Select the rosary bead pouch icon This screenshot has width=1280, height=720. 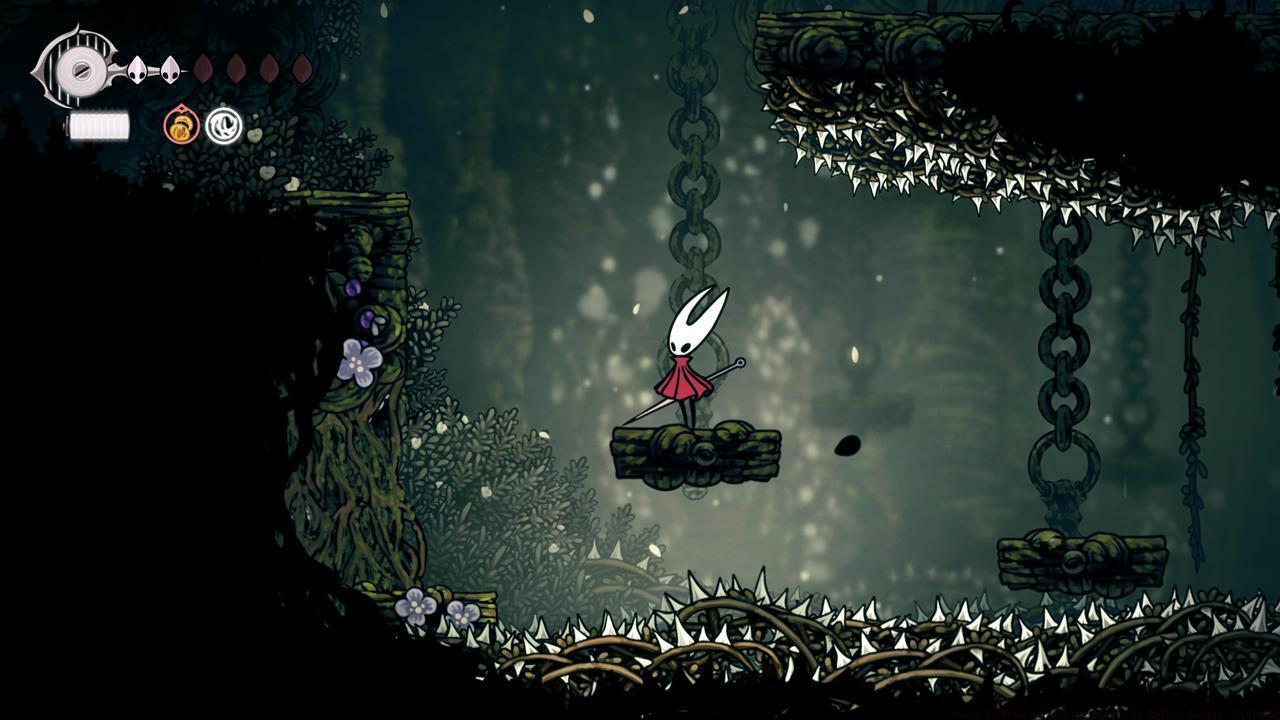181,124
